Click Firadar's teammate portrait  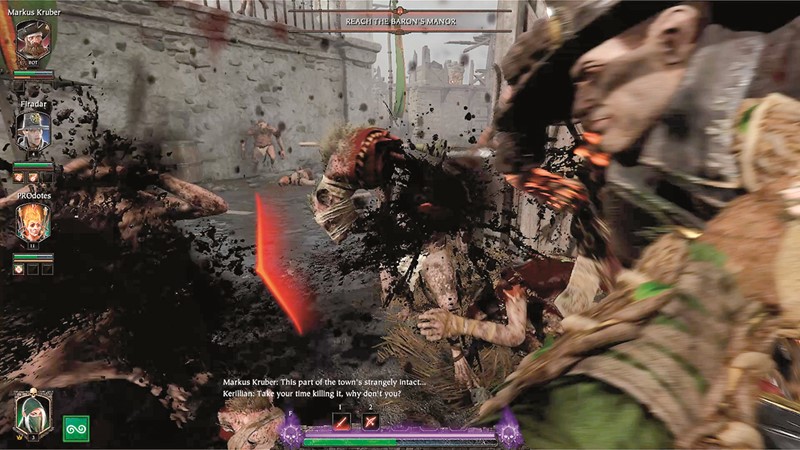coord(33,132)
